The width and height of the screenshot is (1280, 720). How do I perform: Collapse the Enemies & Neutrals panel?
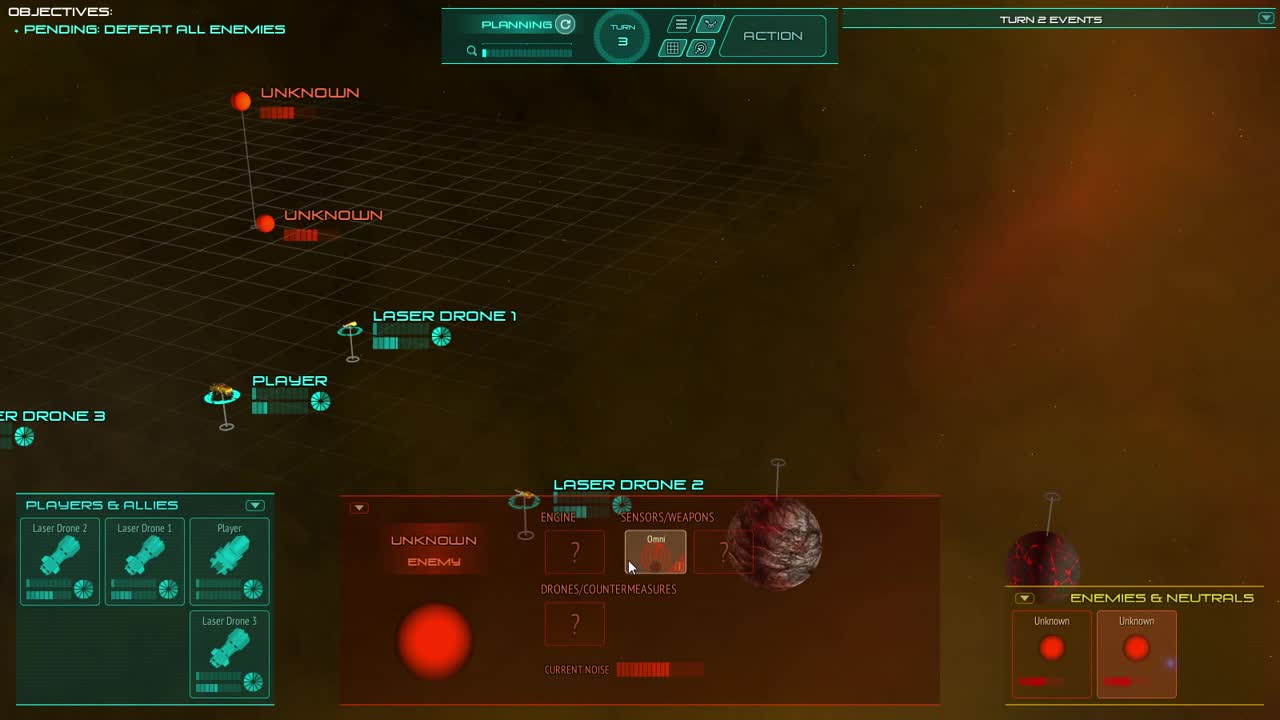1024,598
